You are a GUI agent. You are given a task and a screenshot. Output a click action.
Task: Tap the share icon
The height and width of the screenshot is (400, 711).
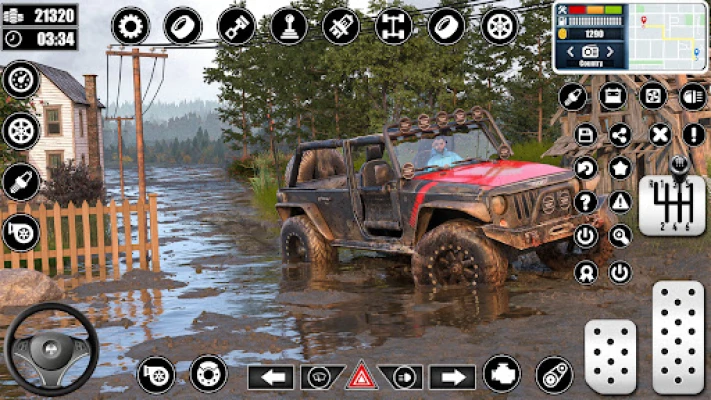pyautogui.click(x=620, y=134)
